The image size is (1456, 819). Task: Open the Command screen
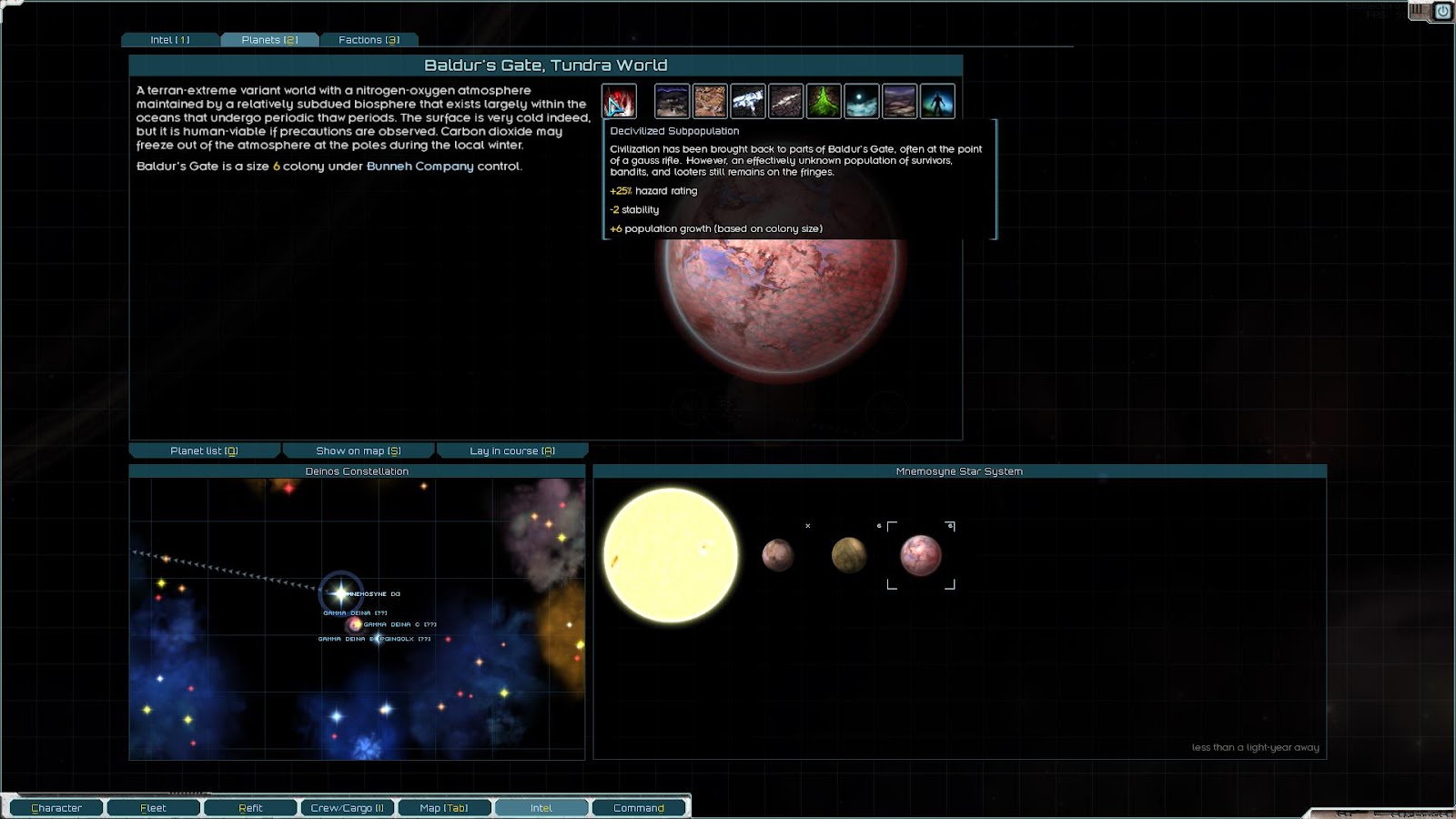click(x=639, y=808)
